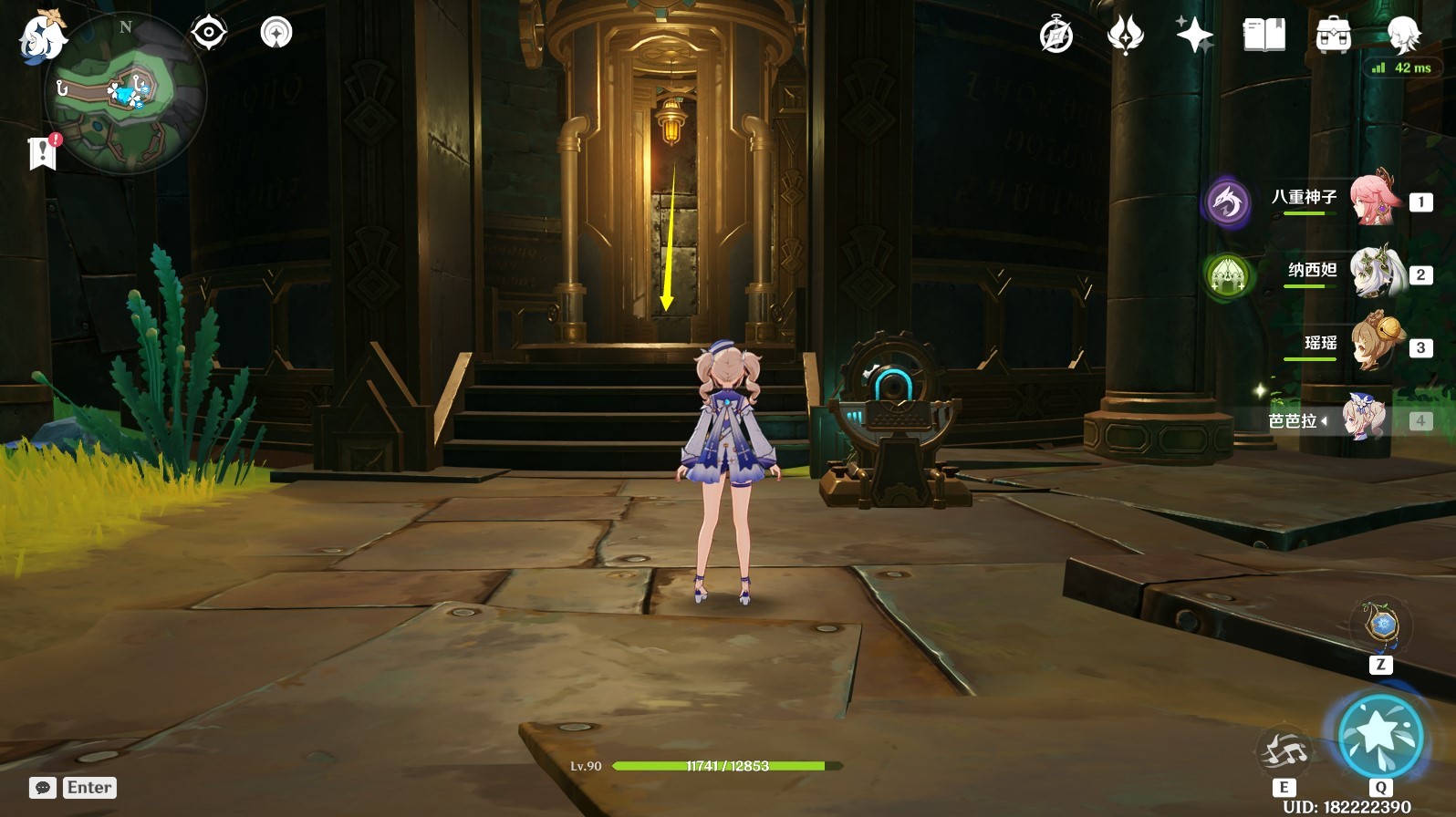Switch to Nahida (纳西妲)
The image size is (1456, 817).
(1372, 271)
